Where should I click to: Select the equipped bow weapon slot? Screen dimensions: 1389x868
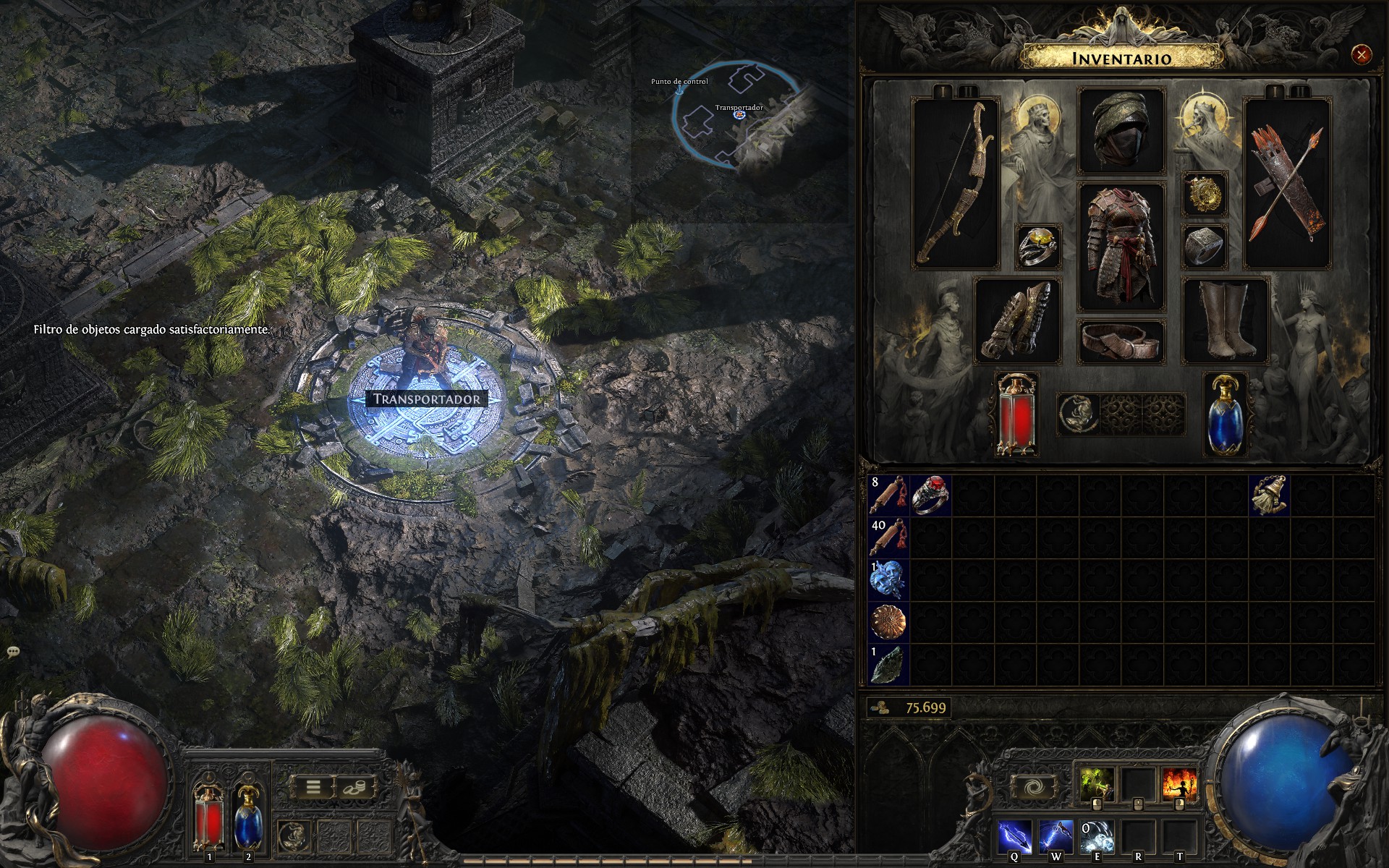tap(955, 184)
